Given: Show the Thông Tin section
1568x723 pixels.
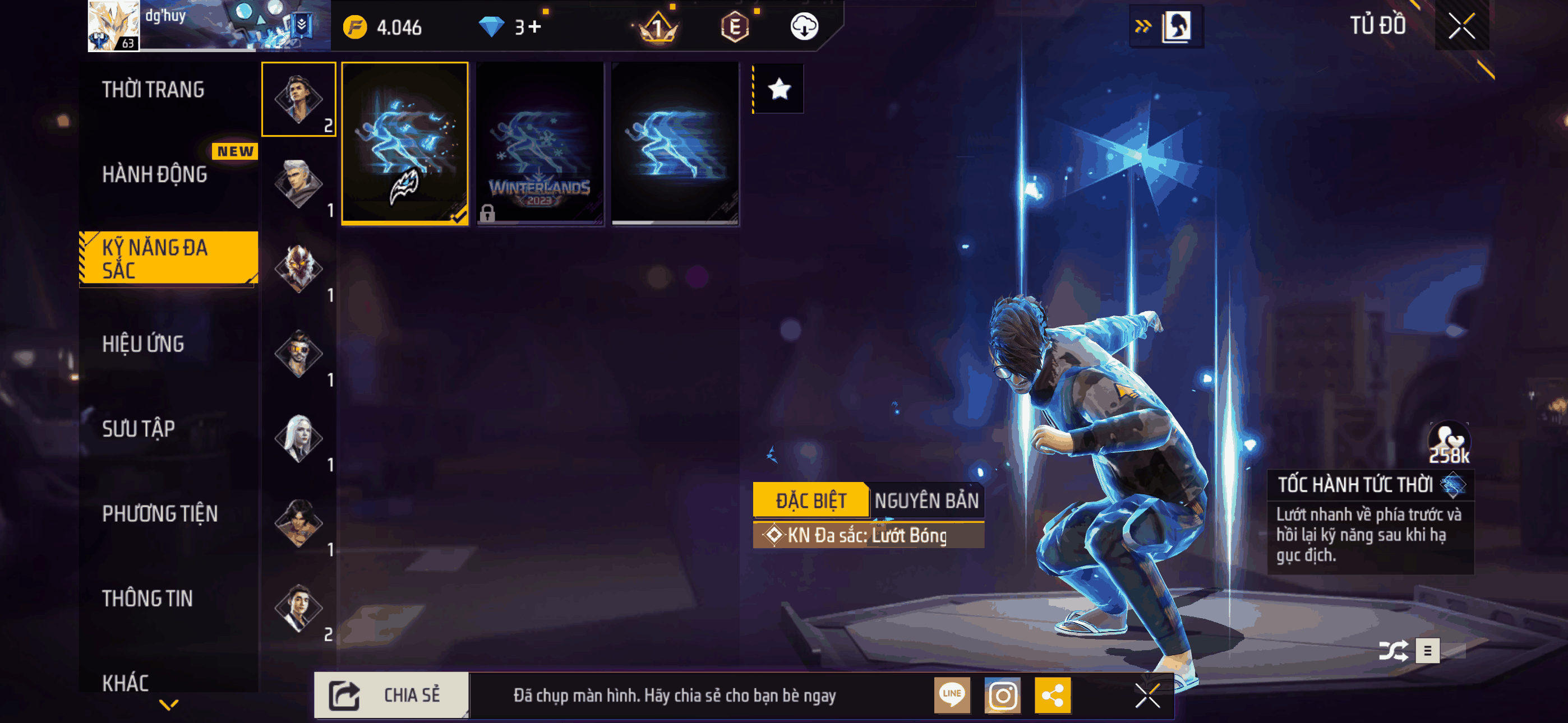Looking at the screenshot, I should click(147, 598).
